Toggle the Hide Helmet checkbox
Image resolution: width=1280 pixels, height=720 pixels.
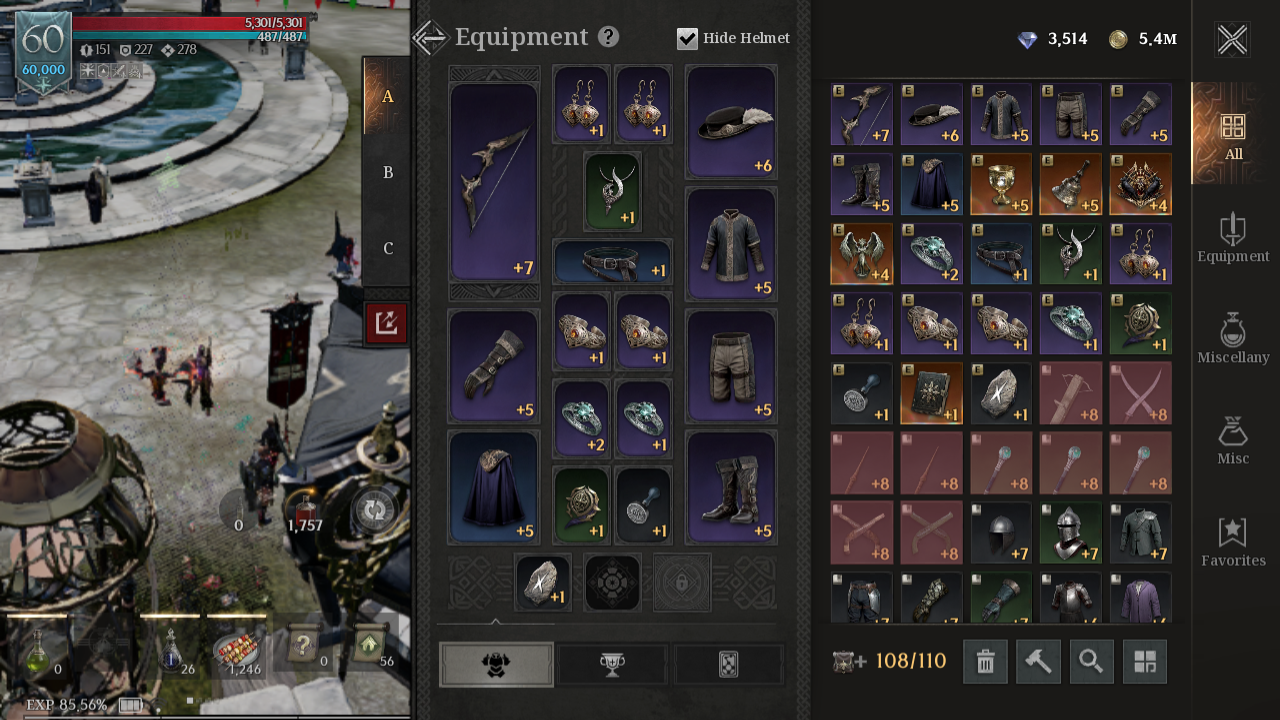click(687, 38)
